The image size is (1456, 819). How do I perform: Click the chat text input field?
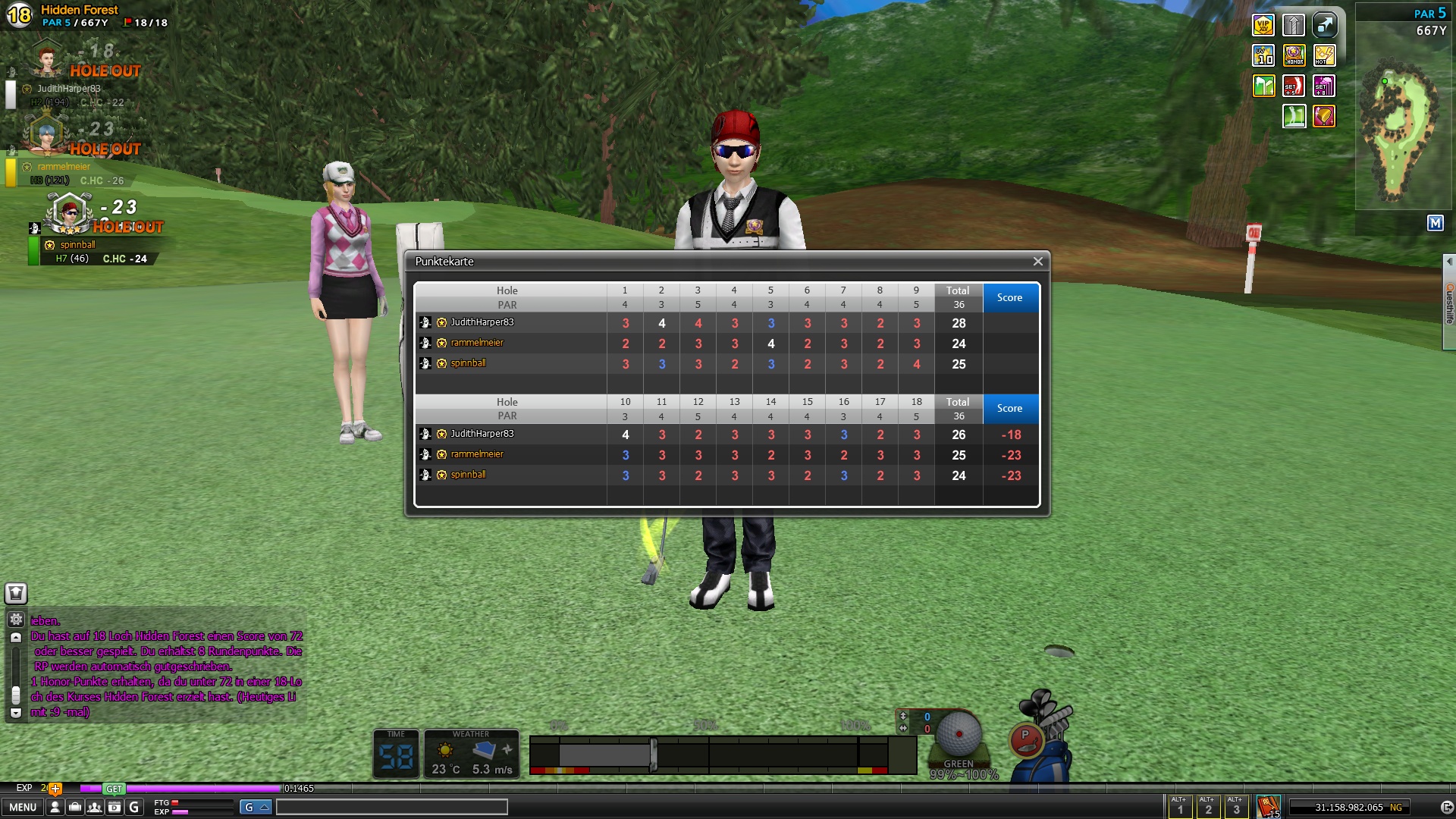[391, 807]
